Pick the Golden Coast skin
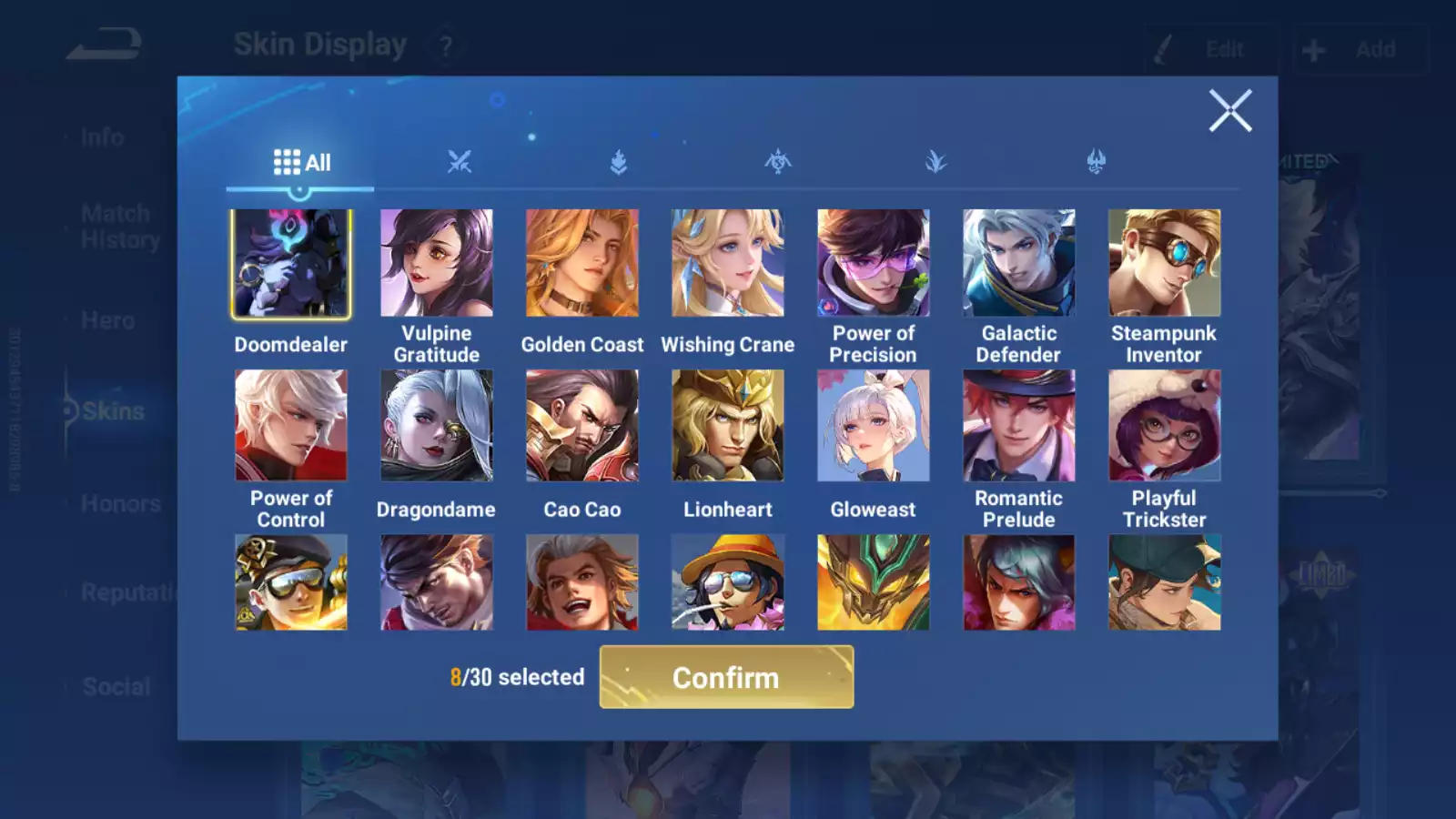Image resolution: width=1456 pixels, height=819 pixels. (582, 264)
